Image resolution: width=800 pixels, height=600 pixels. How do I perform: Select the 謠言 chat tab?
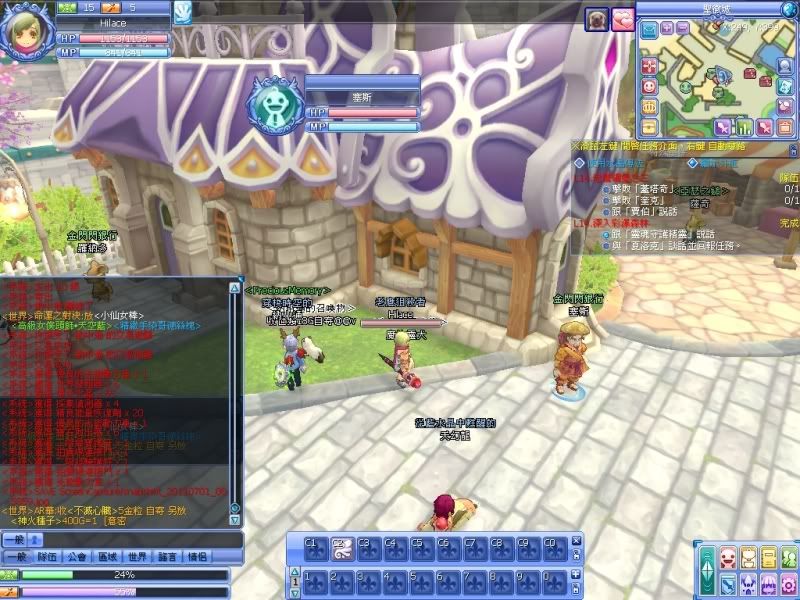167,557
